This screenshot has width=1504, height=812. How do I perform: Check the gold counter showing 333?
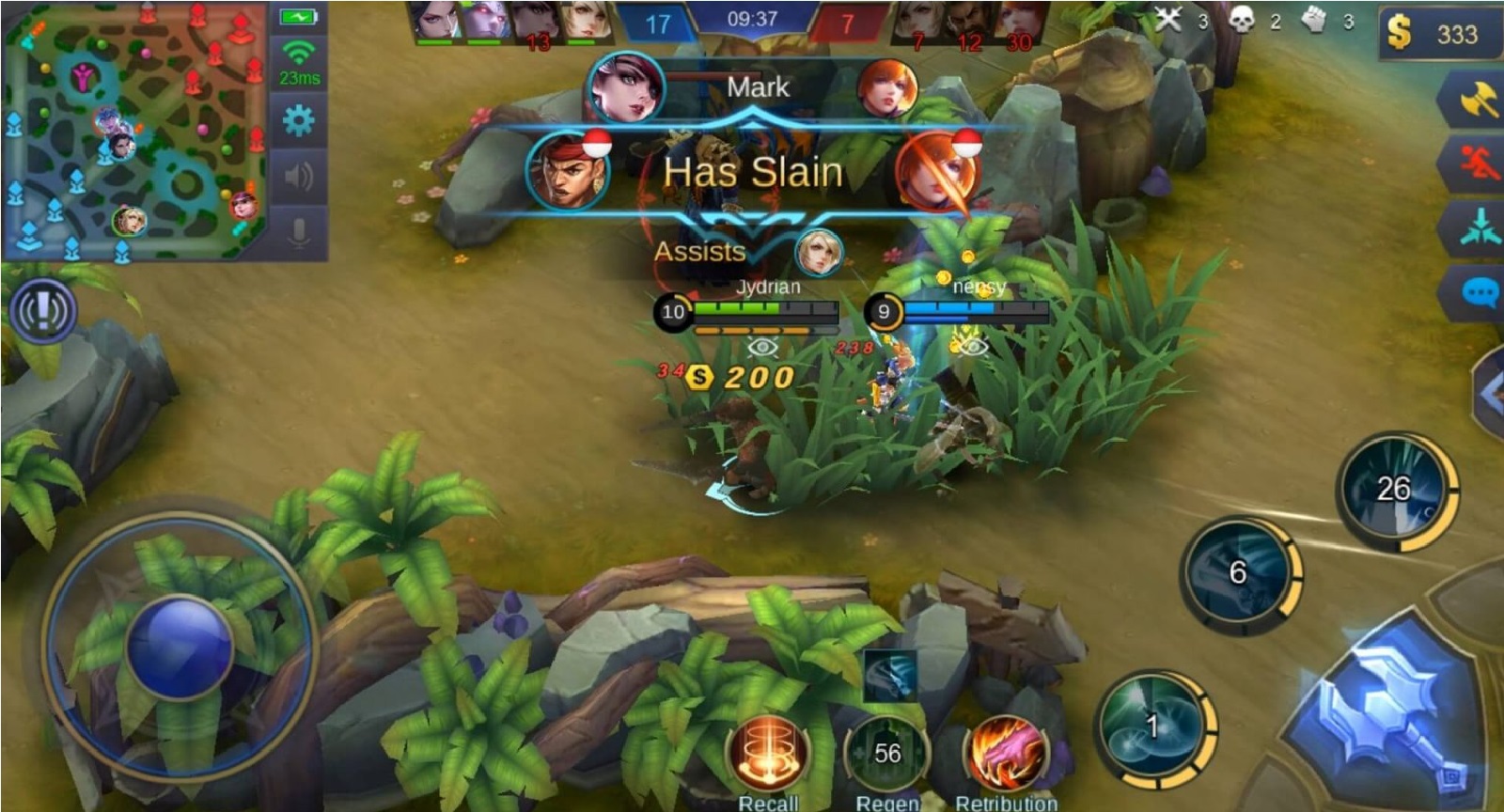[1438, 28]
